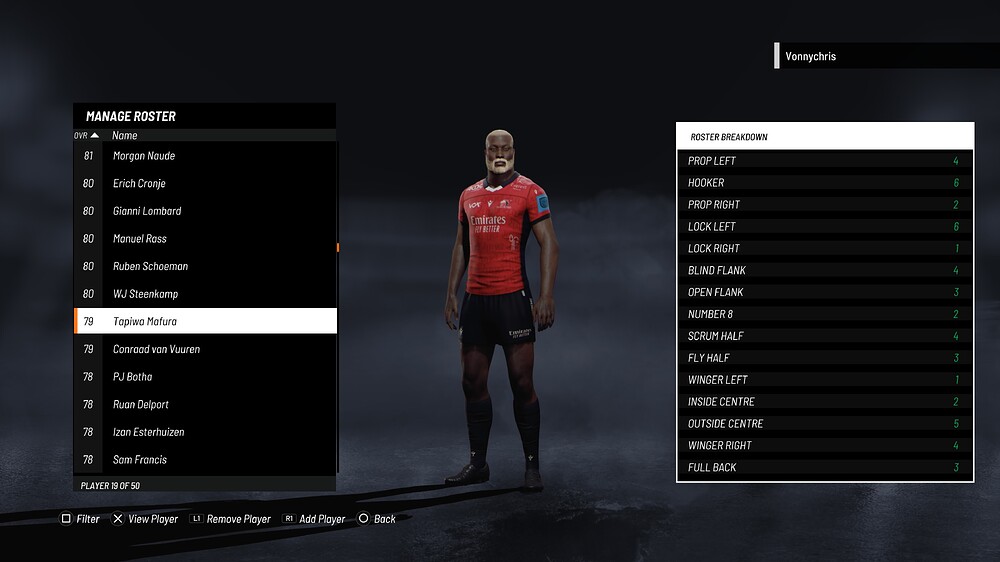Choose the View Player option
1000x562 pixels.
point(145,519)
